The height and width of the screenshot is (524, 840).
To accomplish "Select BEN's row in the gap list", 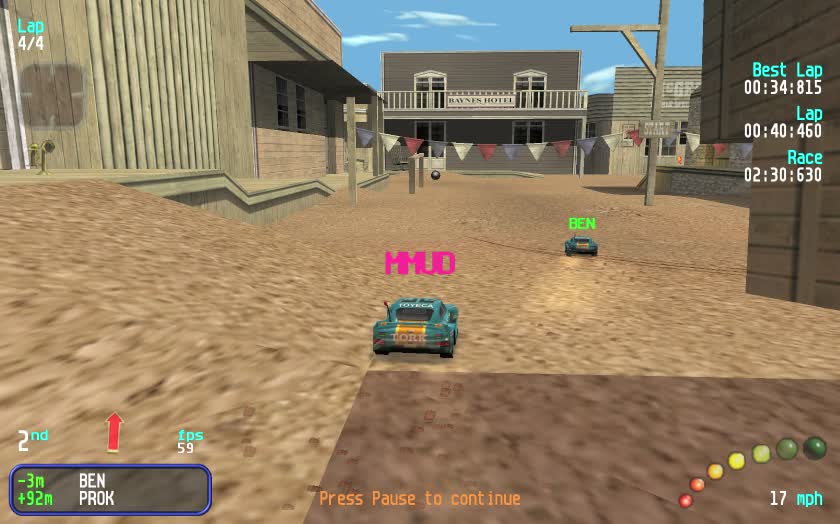I will (110, 481).
